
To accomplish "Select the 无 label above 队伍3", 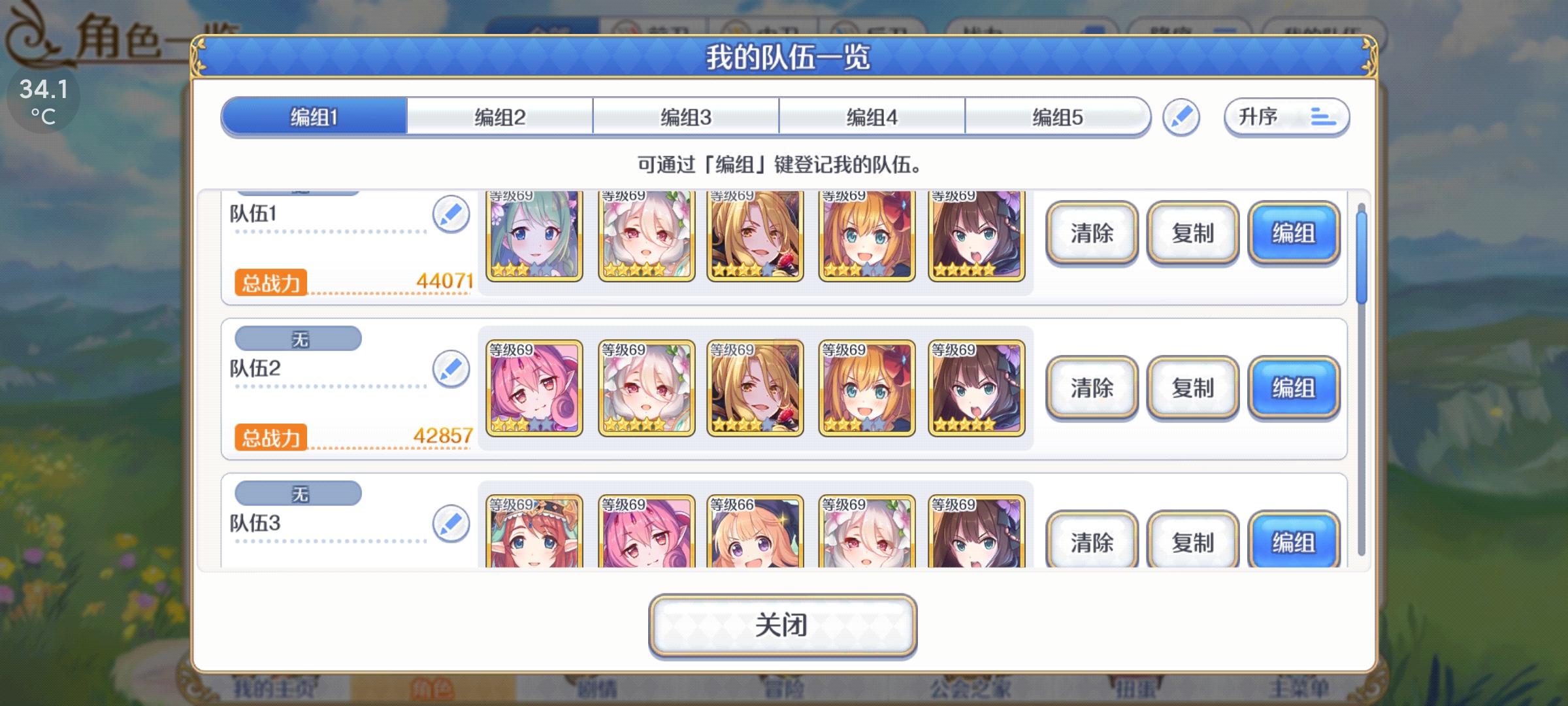I will pyautogui.click(x=297, y=494).
